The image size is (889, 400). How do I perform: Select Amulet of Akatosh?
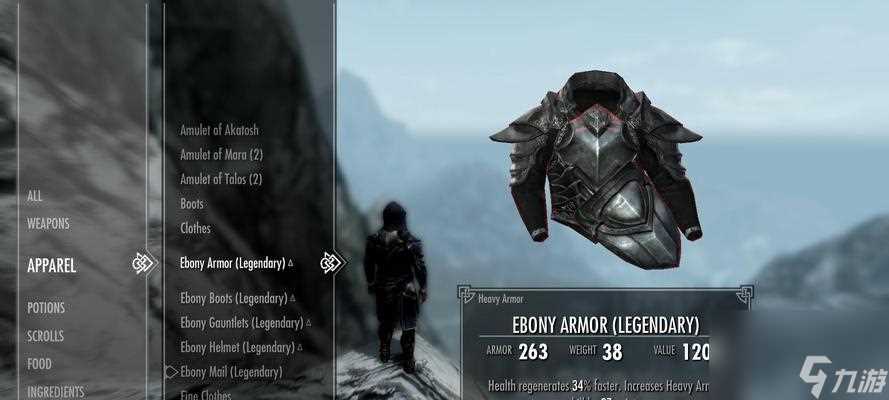pyautogui.click(x=221, y=130)
